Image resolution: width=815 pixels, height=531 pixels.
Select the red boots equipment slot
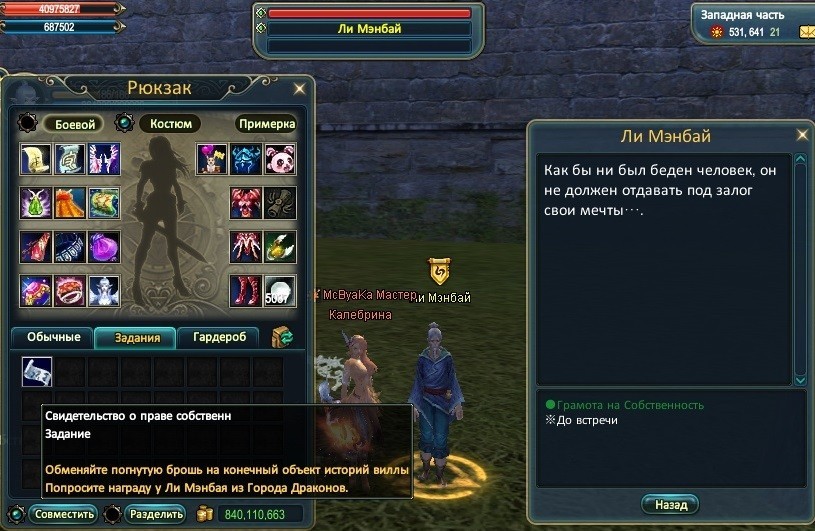246,290
